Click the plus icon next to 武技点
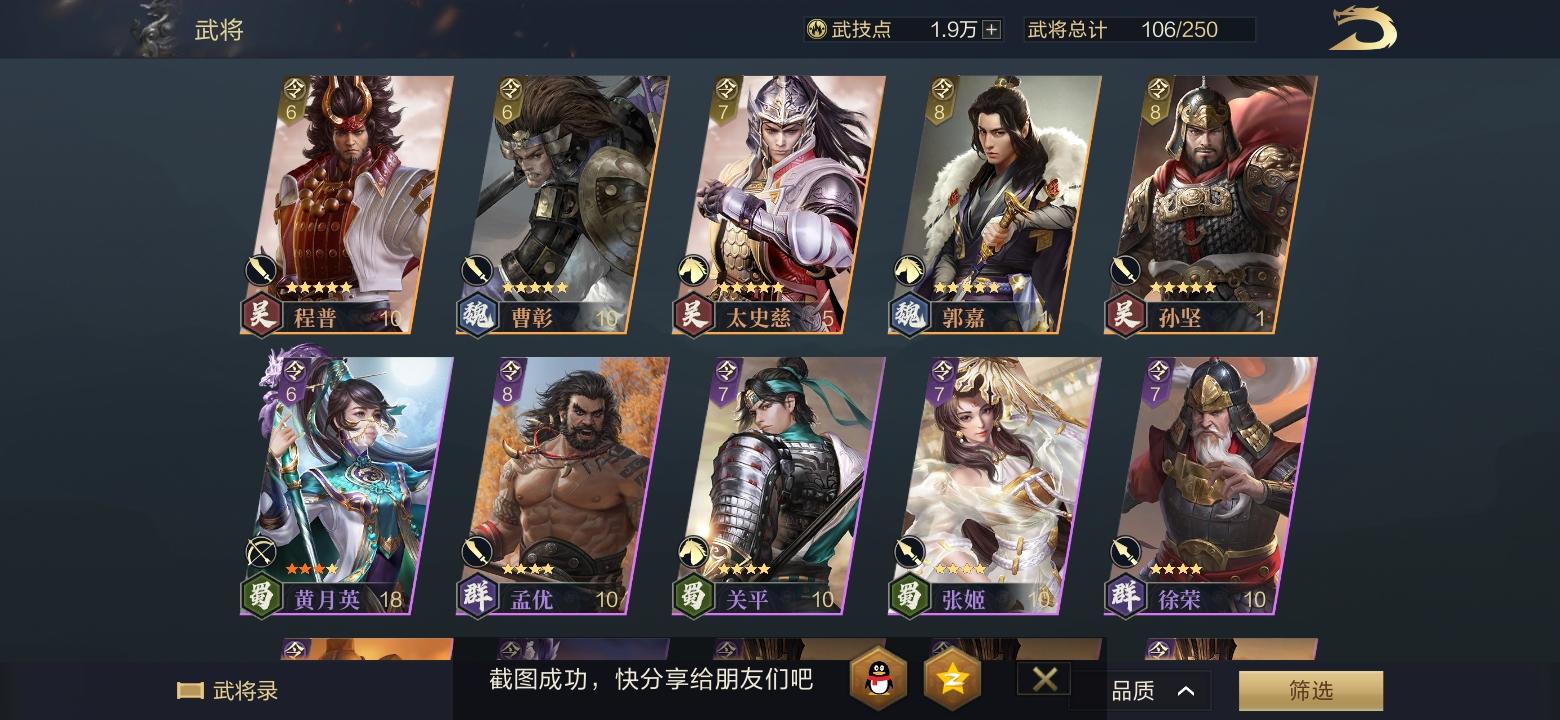The height and width of the screenshot is (720, 1560). click(990, 29)
